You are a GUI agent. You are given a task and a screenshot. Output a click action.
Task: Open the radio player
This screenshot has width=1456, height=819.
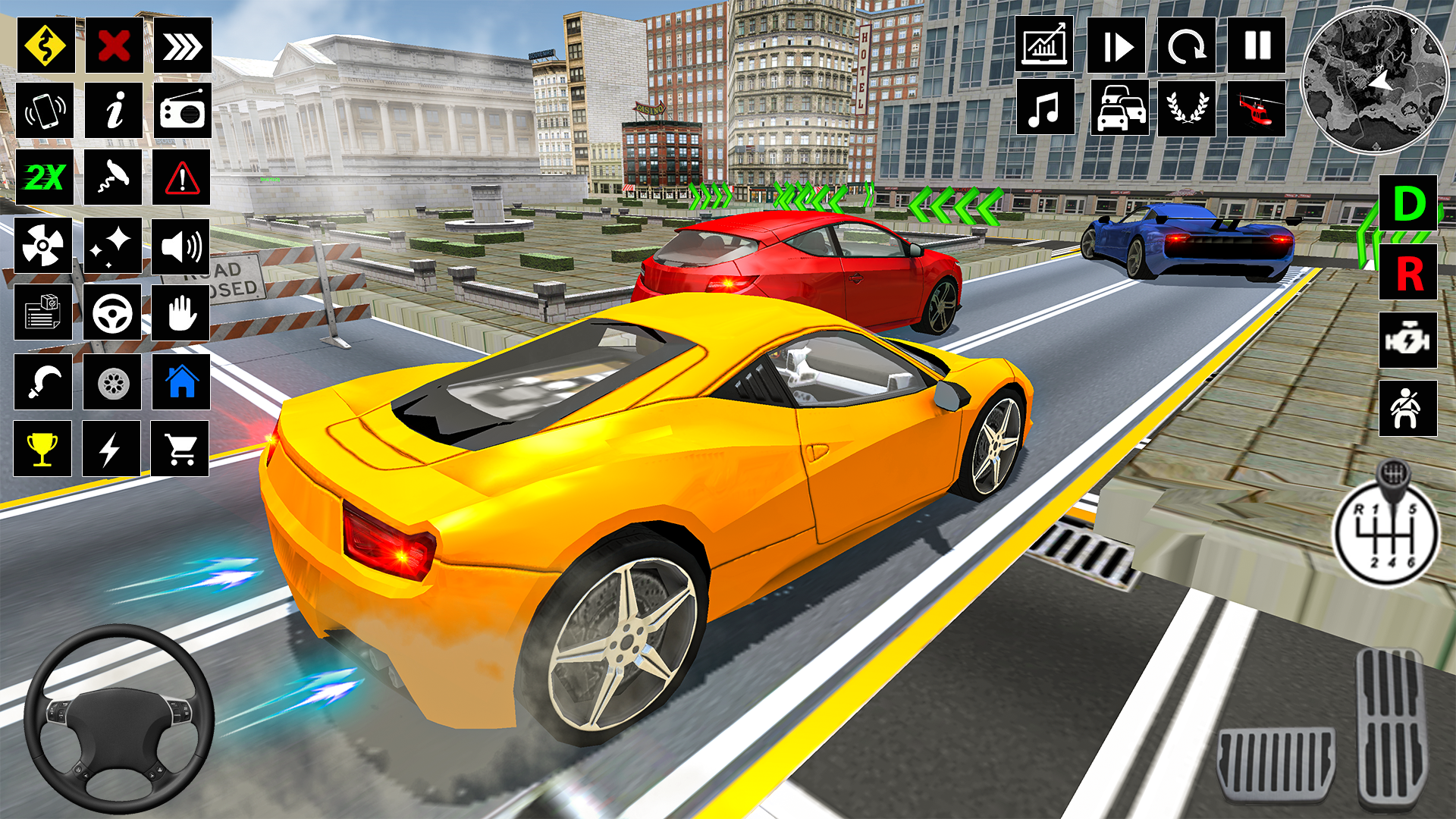pyautogui.click(x=181, y=114)
